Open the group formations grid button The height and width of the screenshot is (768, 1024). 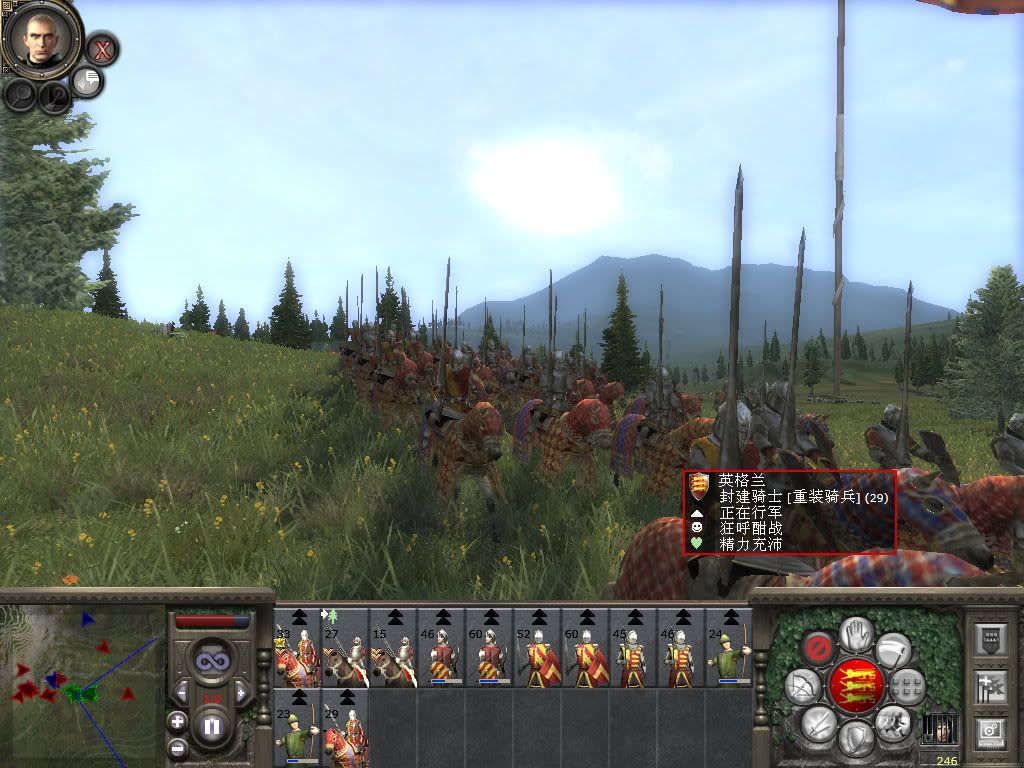point(906,686)
